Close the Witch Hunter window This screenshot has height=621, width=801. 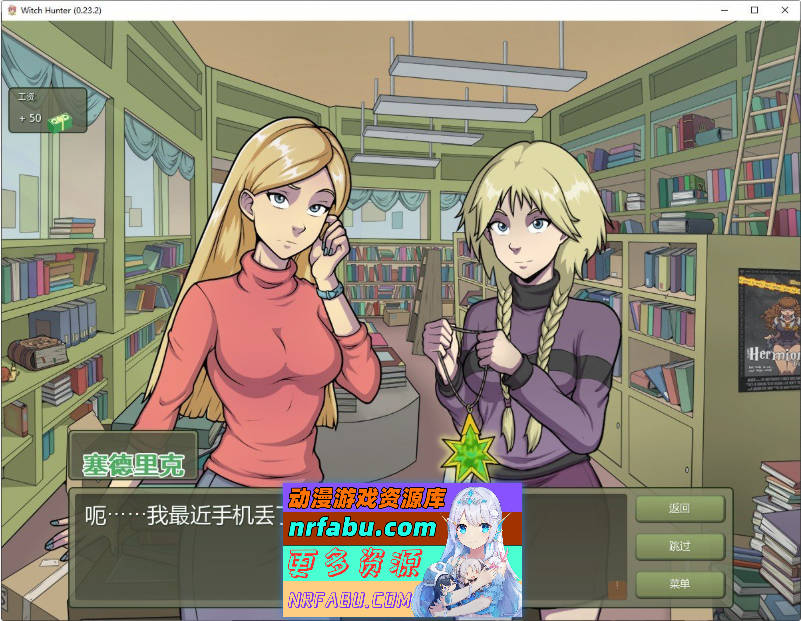[783, 10]
